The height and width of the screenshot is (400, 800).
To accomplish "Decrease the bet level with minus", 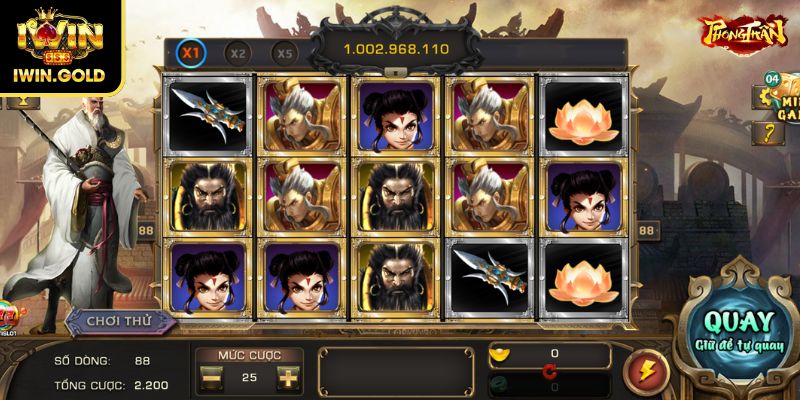I will 212,378.
